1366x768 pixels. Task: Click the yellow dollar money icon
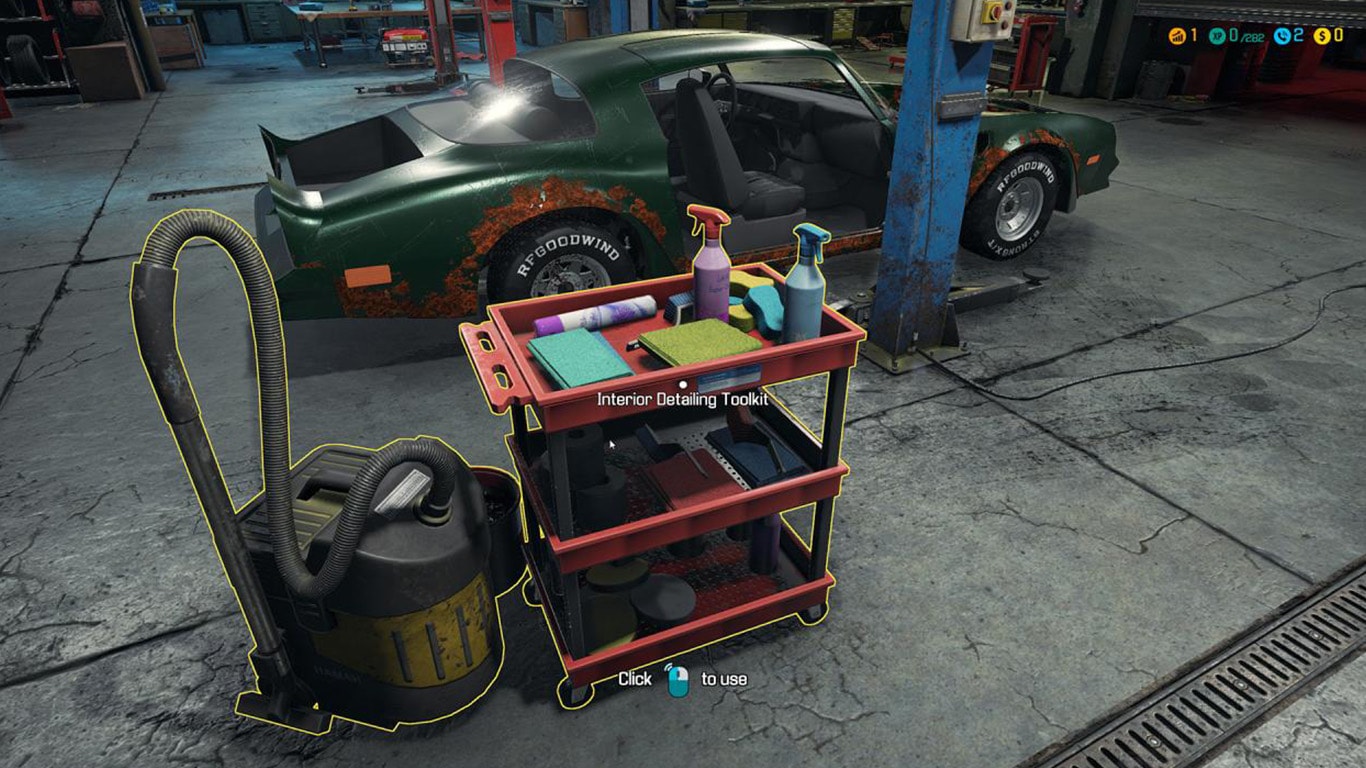(1321, 35)
